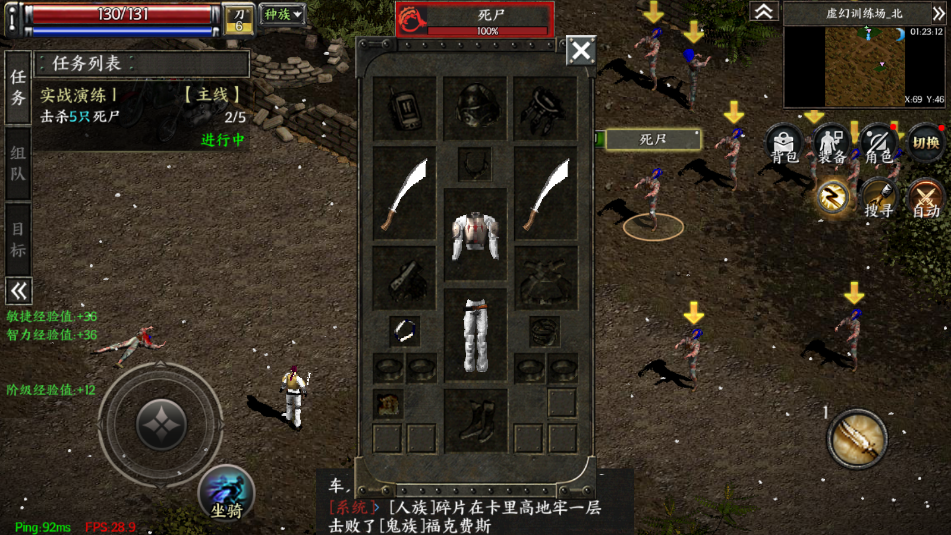The width and height of the screenshot is (951, 535).
Task: Open the 种族 dropdown
Action: 282,14
